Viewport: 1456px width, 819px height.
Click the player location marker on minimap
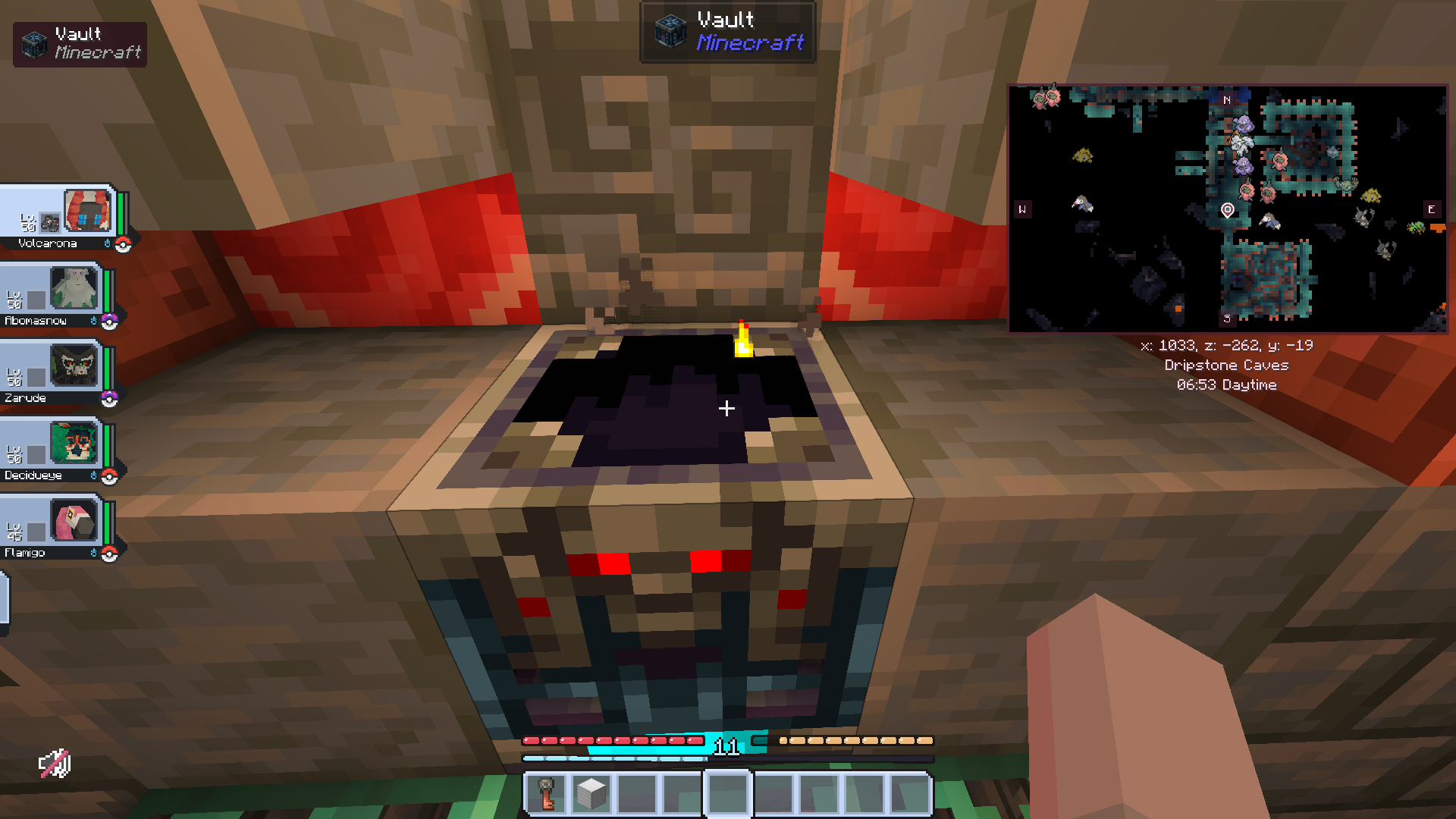[x=1228, y=210]
